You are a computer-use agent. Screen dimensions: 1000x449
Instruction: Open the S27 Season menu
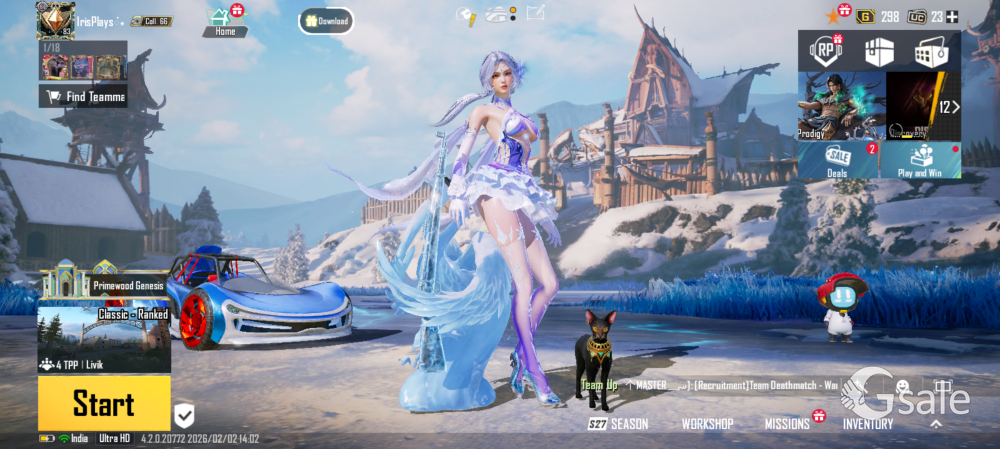[619, 424]
